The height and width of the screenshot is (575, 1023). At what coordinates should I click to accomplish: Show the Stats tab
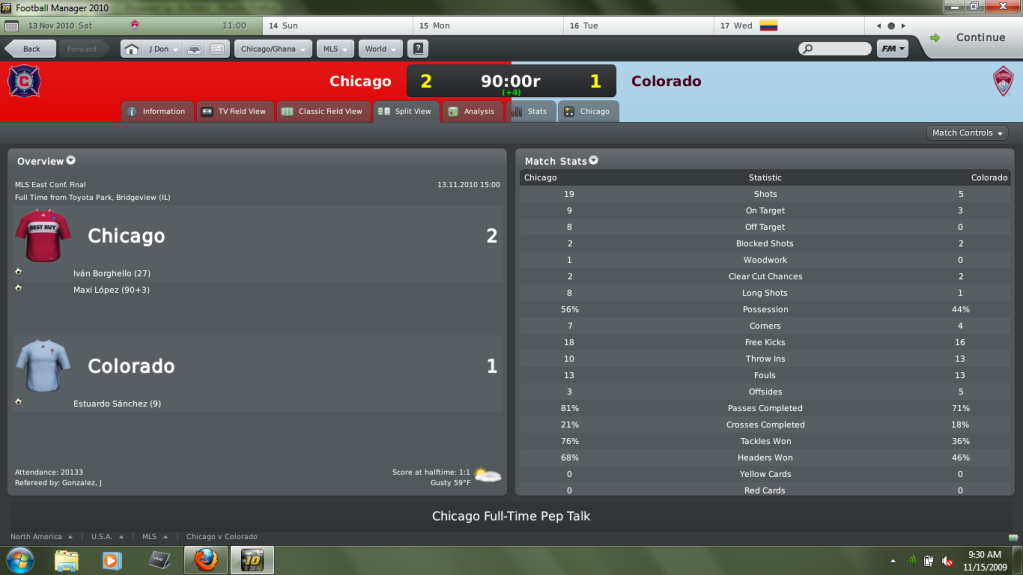point(530,111)
